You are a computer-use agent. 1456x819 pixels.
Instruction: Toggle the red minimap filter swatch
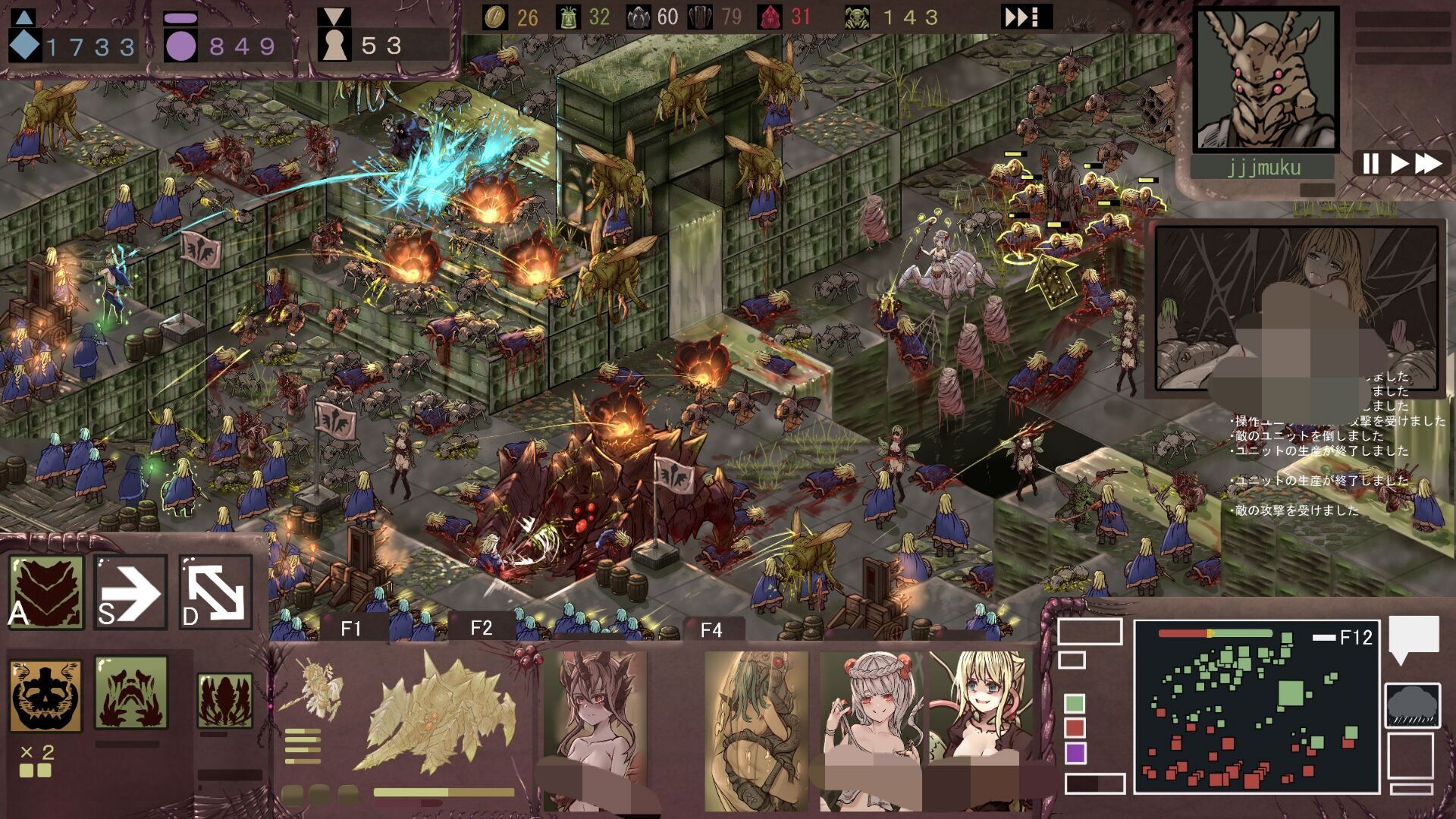(1075, 728)
